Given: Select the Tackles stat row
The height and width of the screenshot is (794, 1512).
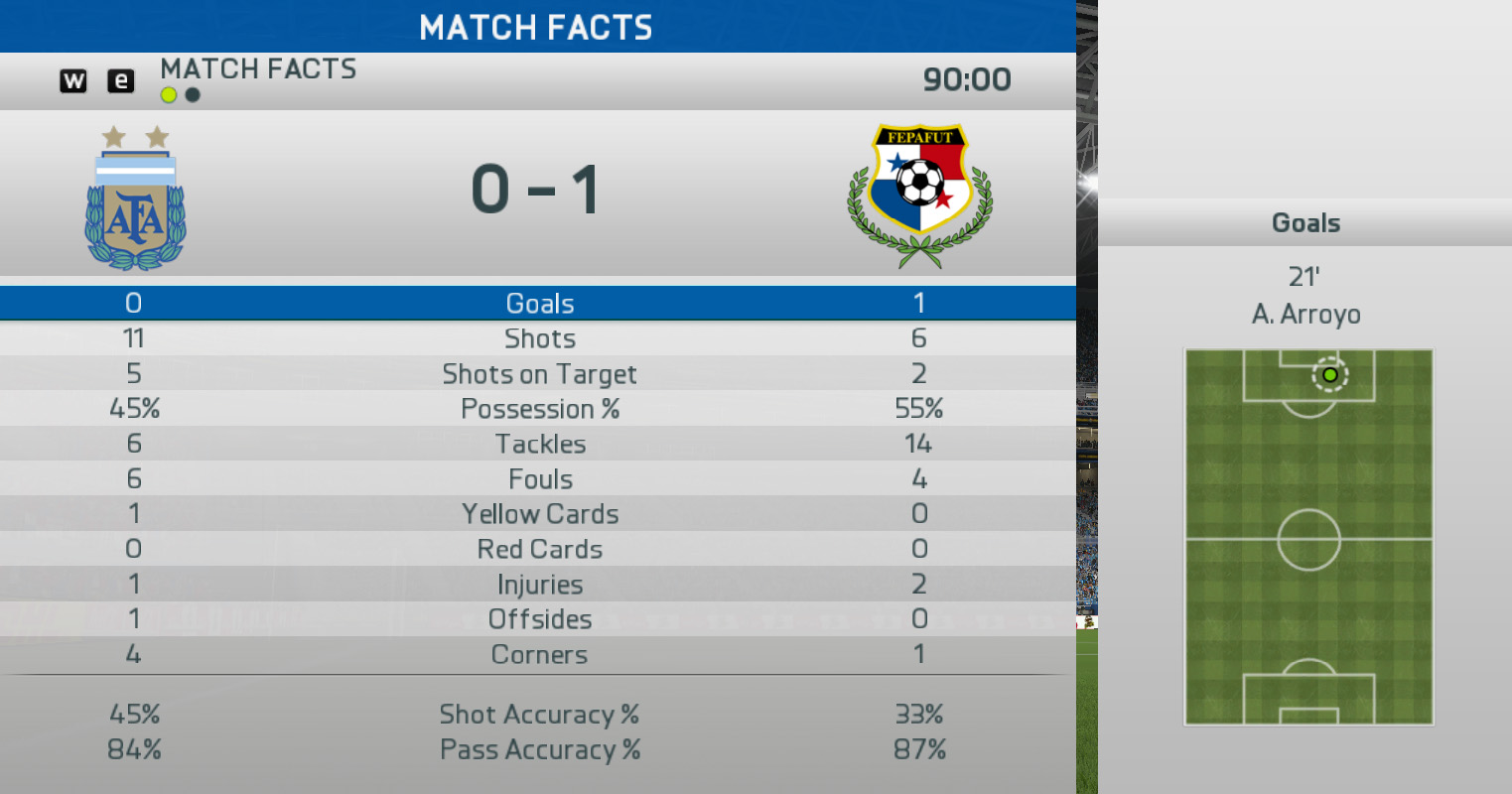Looking at the screenshot, I should coord(539,444).
